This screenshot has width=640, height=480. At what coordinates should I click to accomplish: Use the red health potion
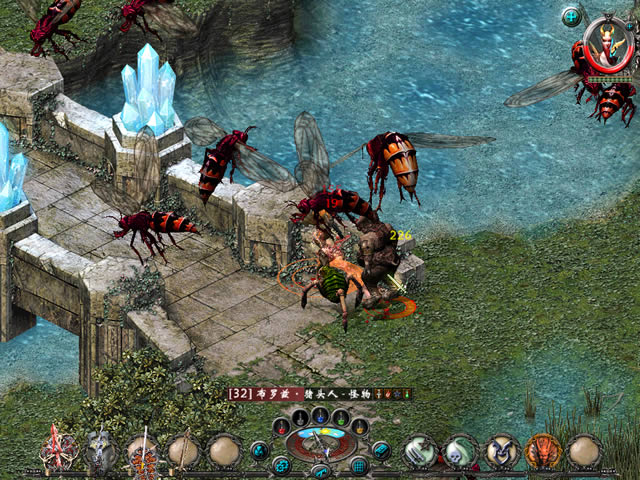click(x=280, y=426)
